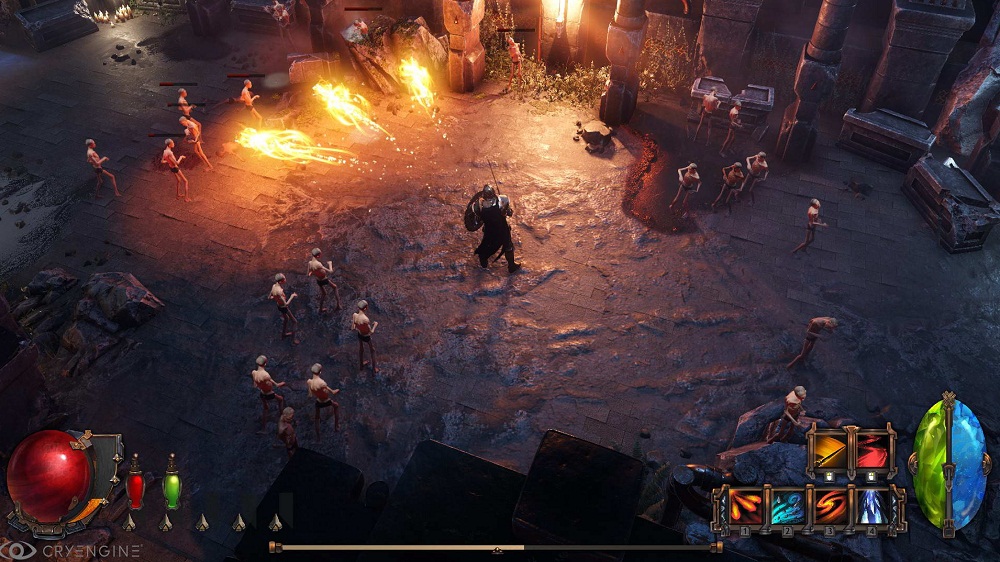
Task: Use the red health potion
Action: pos(135,487)
